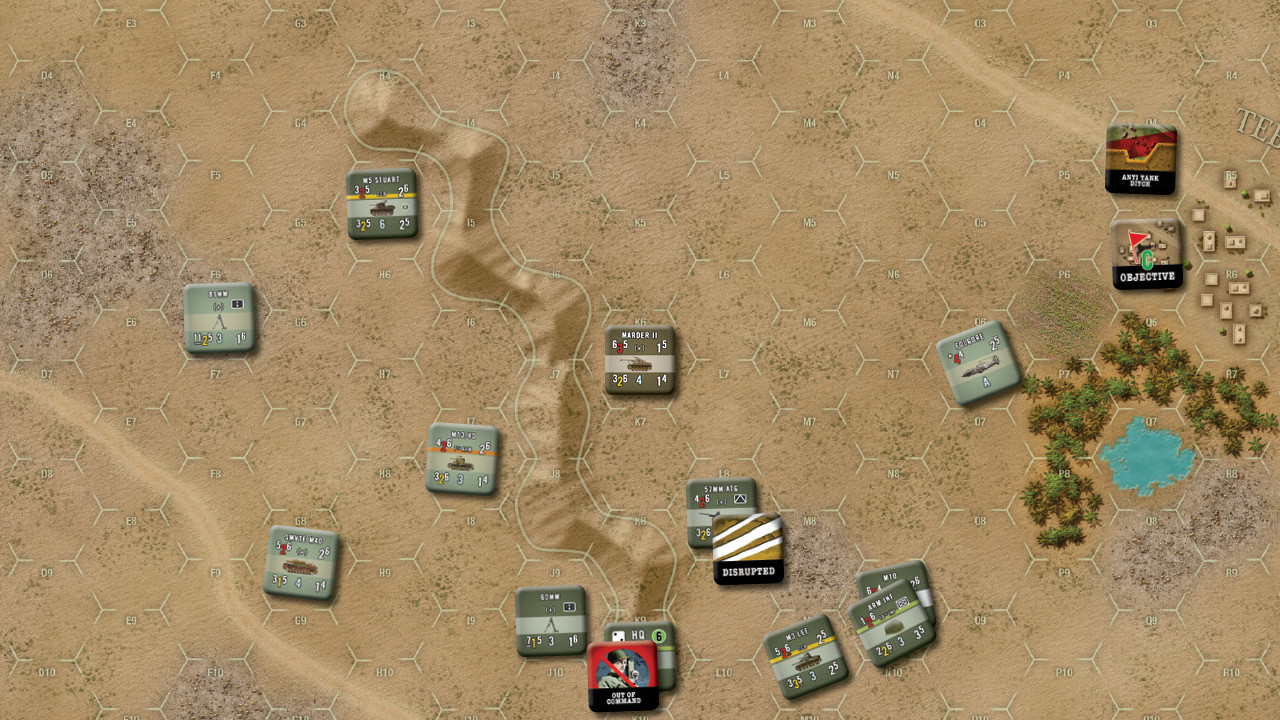Viewport: 1280px width, 720px height.
Task: Click the M13/40 Italian tank counter
Action: [x=462, y=458]
